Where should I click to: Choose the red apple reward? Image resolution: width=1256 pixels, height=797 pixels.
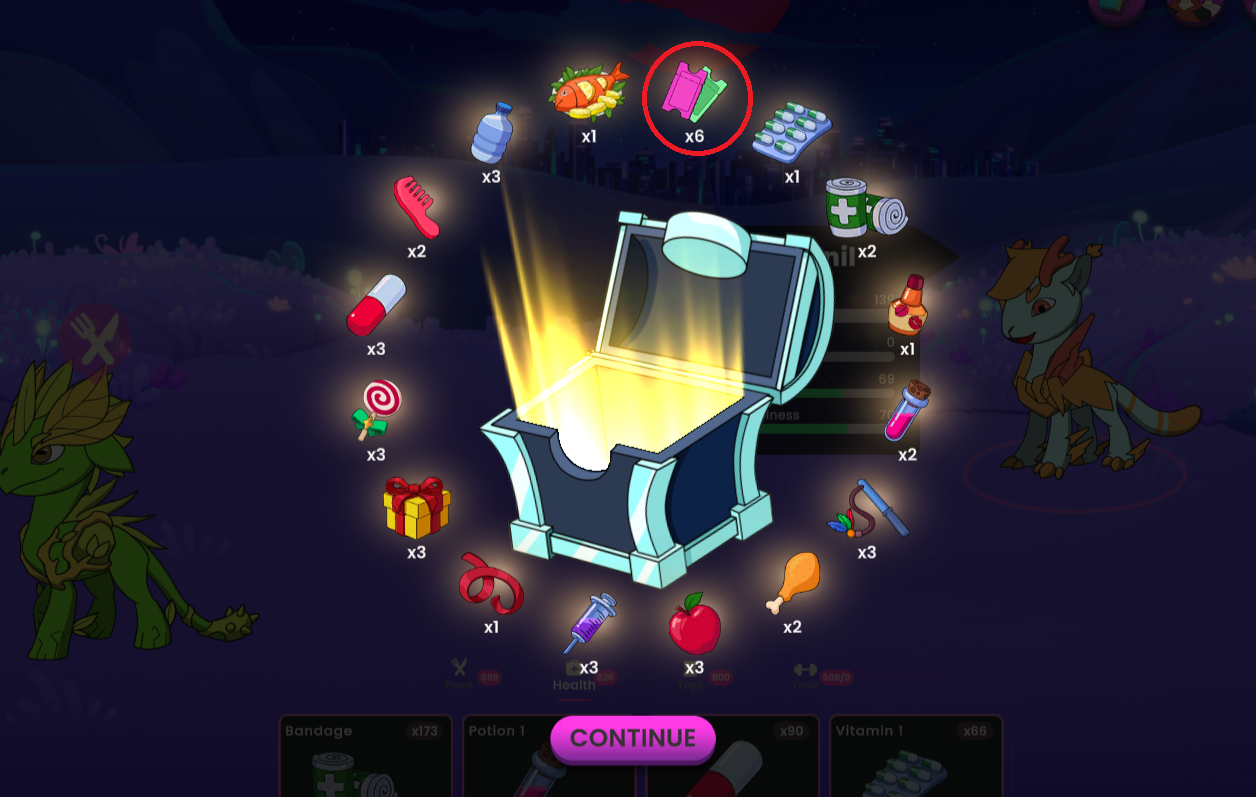(694, 624)
